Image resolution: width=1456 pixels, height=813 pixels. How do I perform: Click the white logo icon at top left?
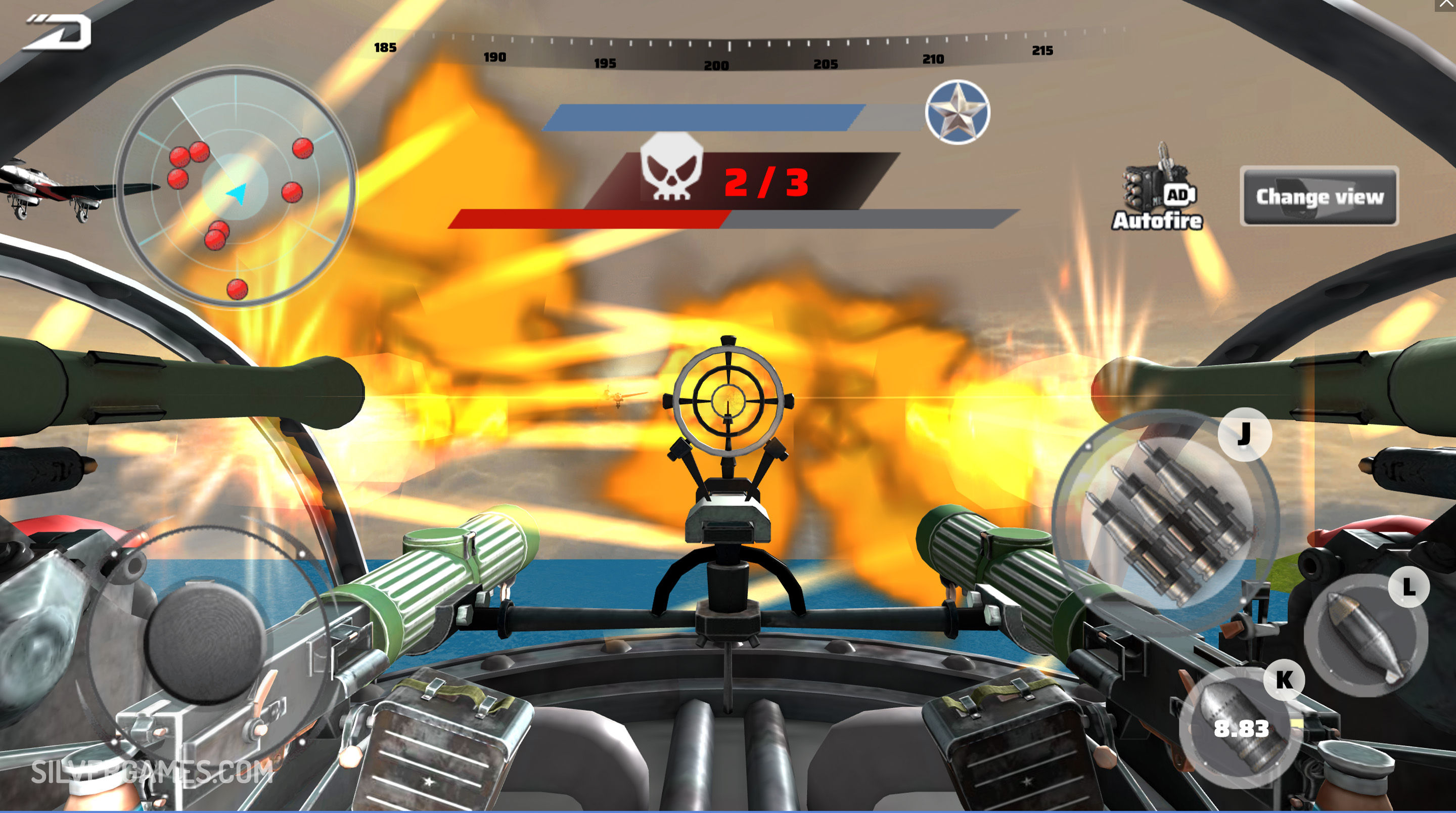click(58, 32)
